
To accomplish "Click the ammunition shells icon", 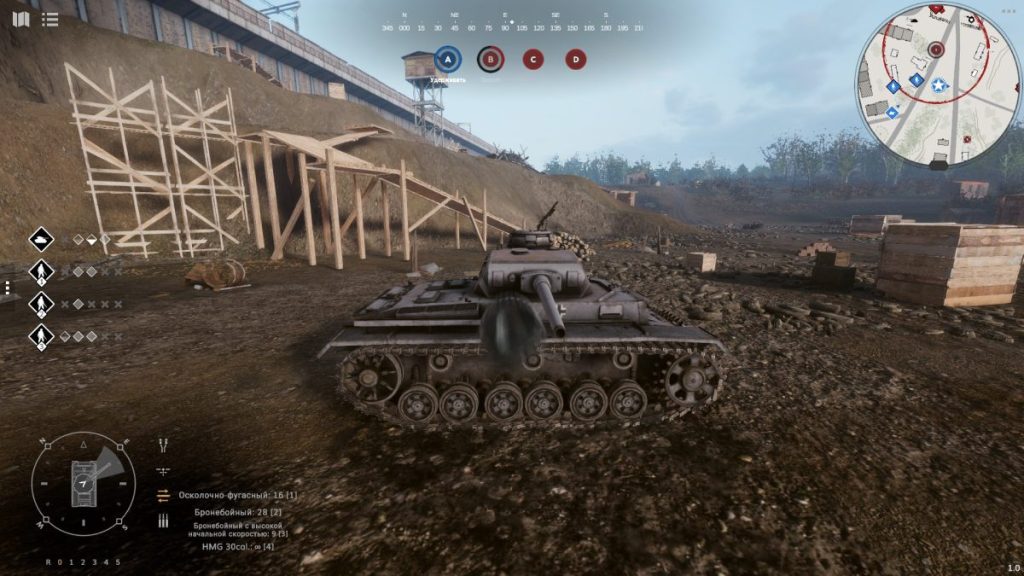I will (x=163, y=520).
